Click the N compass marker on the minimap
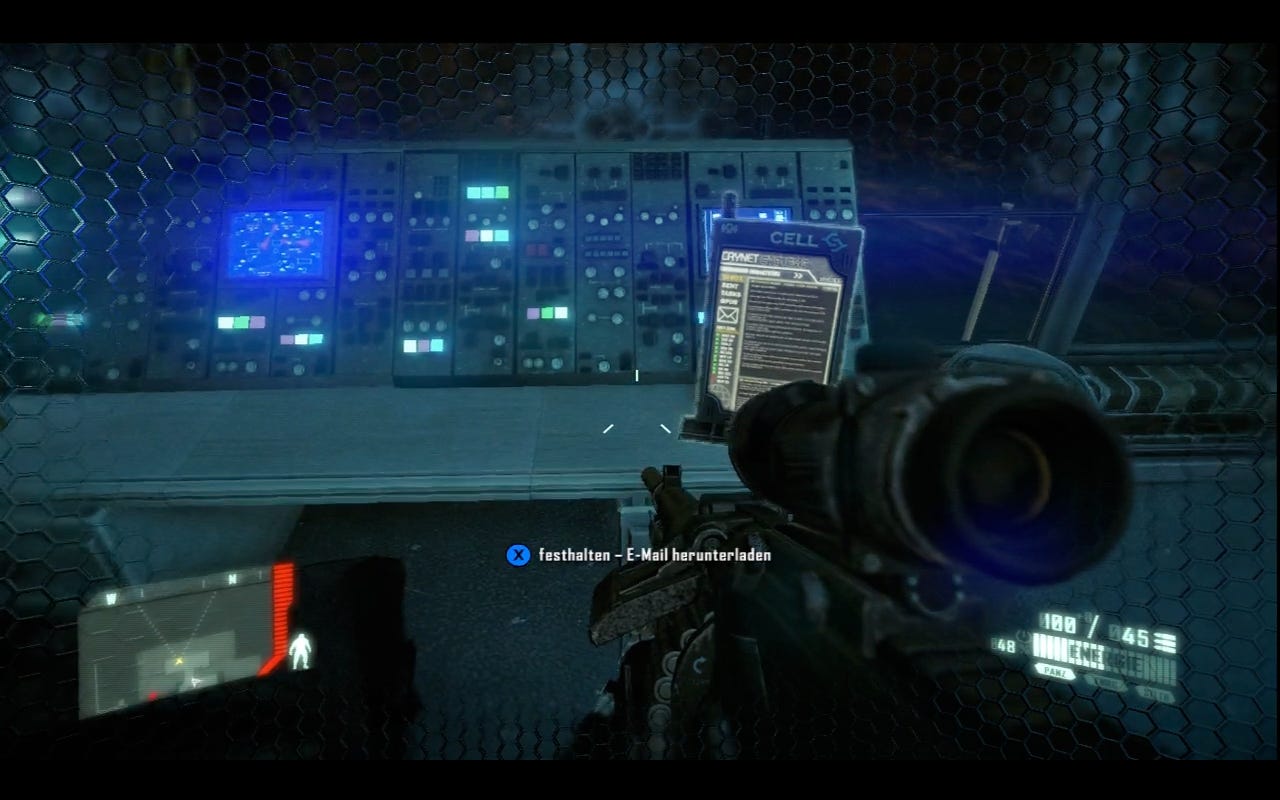 [232, 578]
